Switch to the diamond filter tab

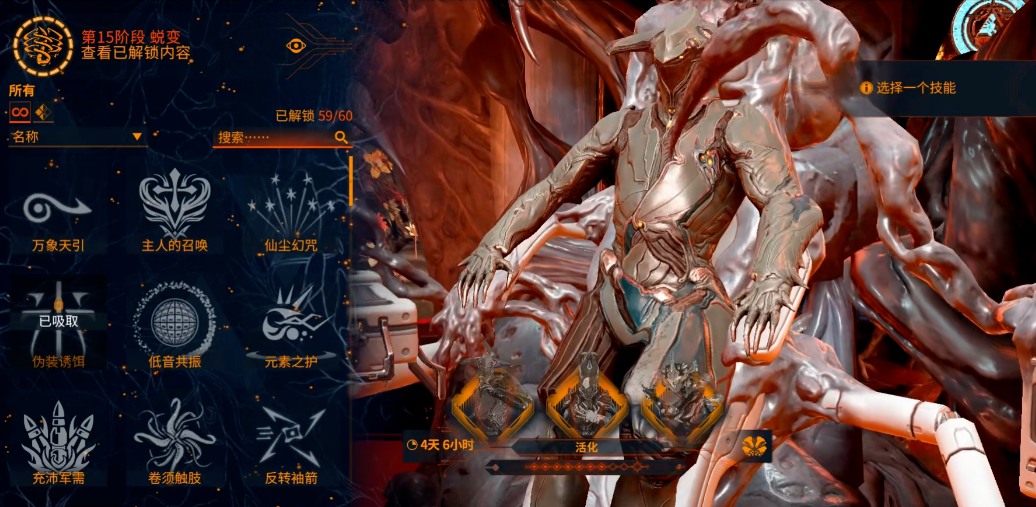coord(43,111)
